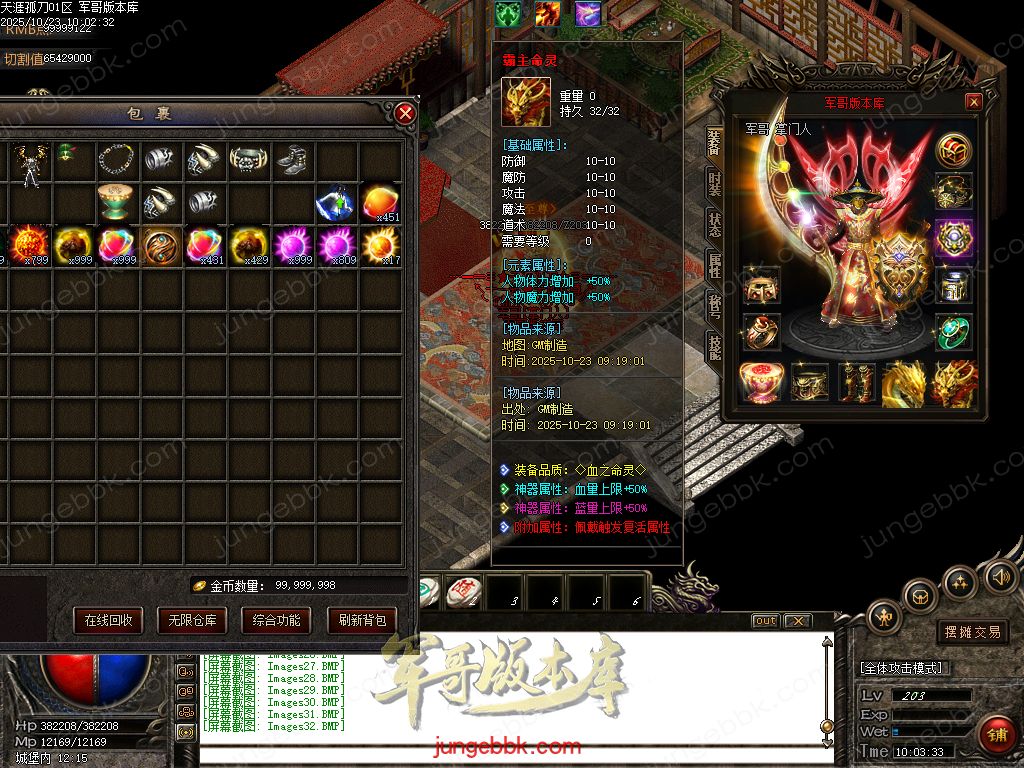This screenshot has height=768, width=1024.
Task: Switch to the 时装 fashion tab
Action: pyautogui.click(x=714, y=183)
